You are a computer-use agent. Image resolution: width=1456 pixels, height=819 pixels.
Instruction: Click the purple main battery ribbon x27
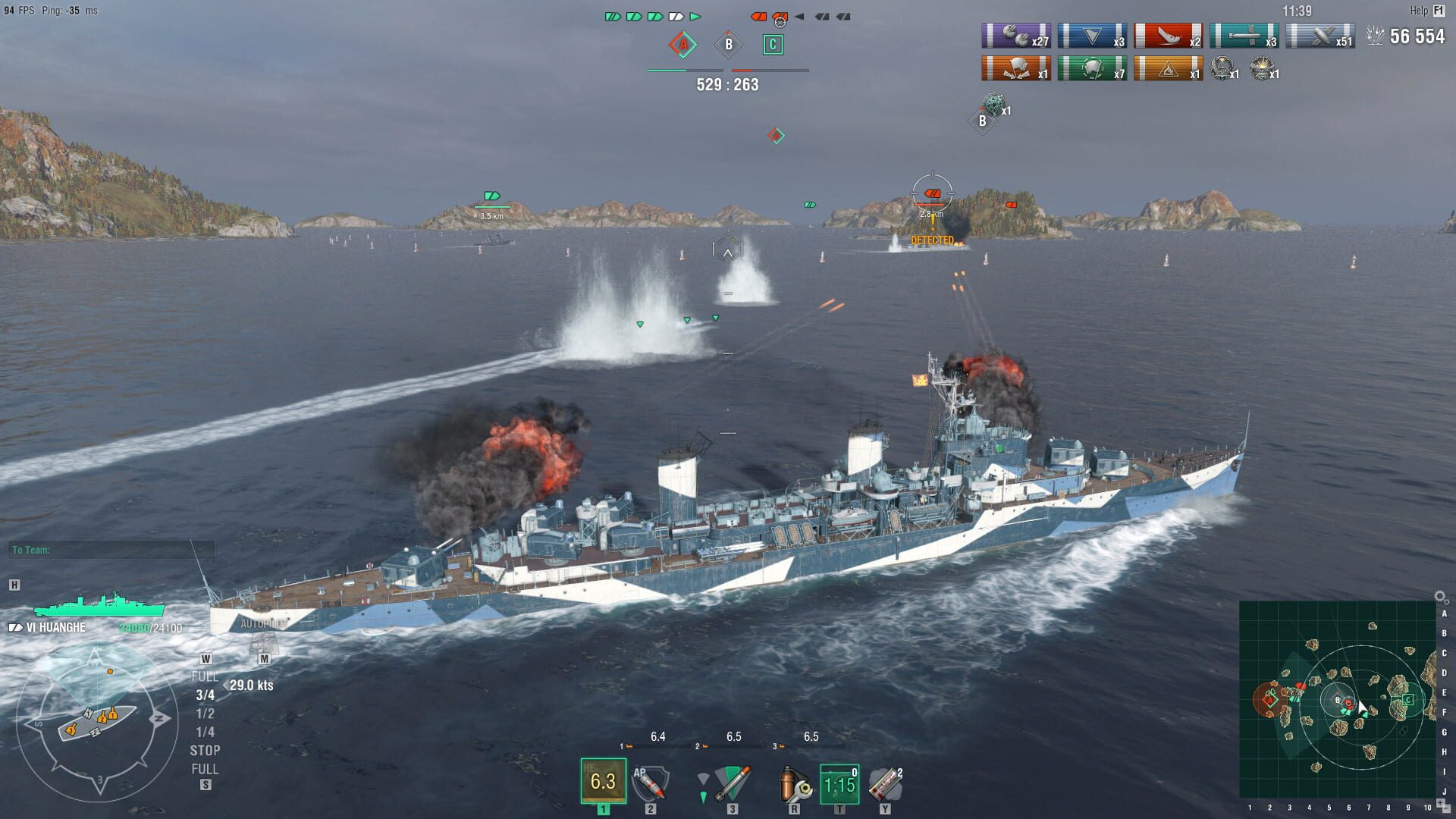click(x=1015, y=36)
